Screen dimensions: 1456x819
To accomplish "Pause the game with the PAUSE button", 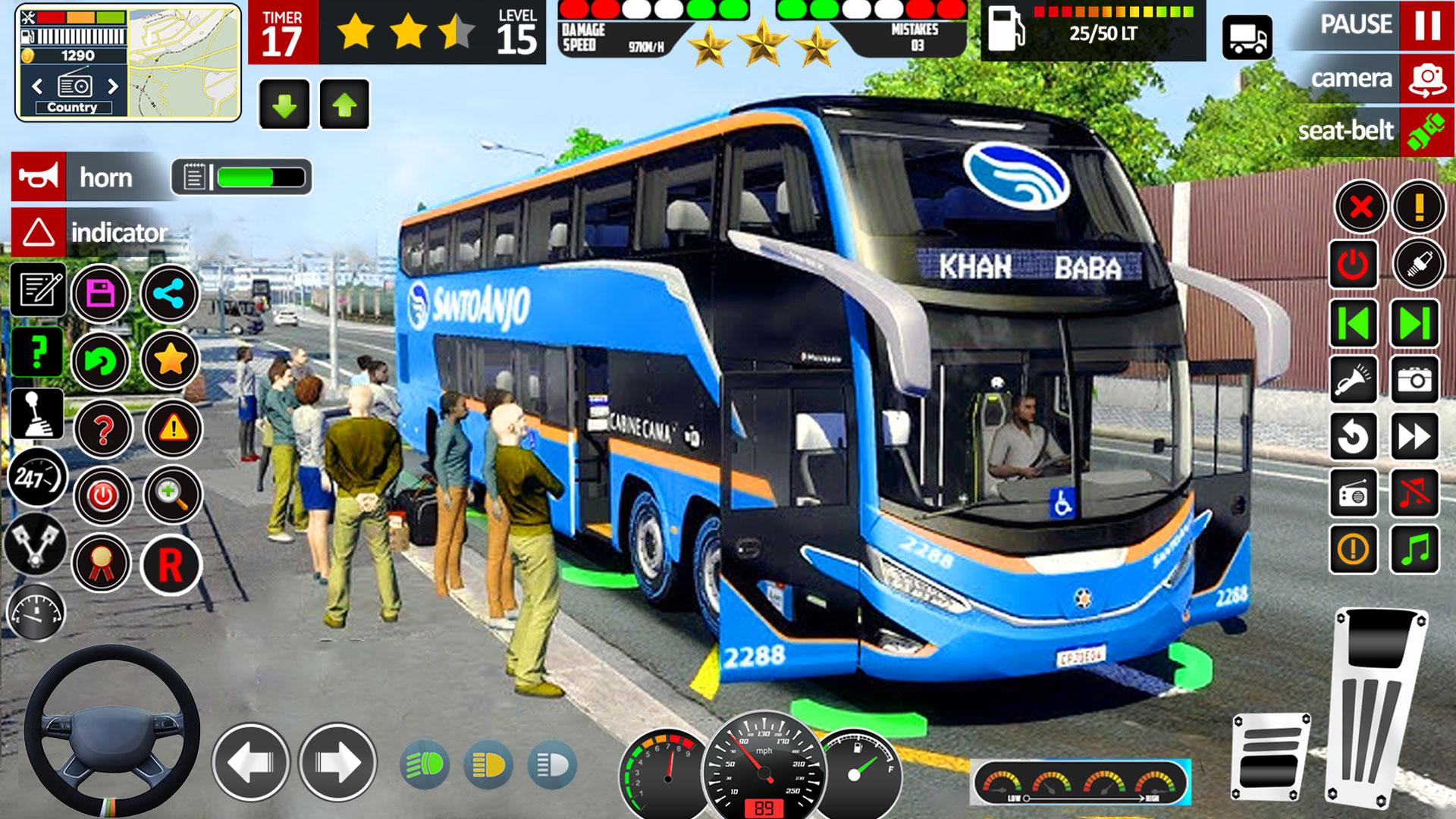I will pyautogui.click(x=1427, y=25).
